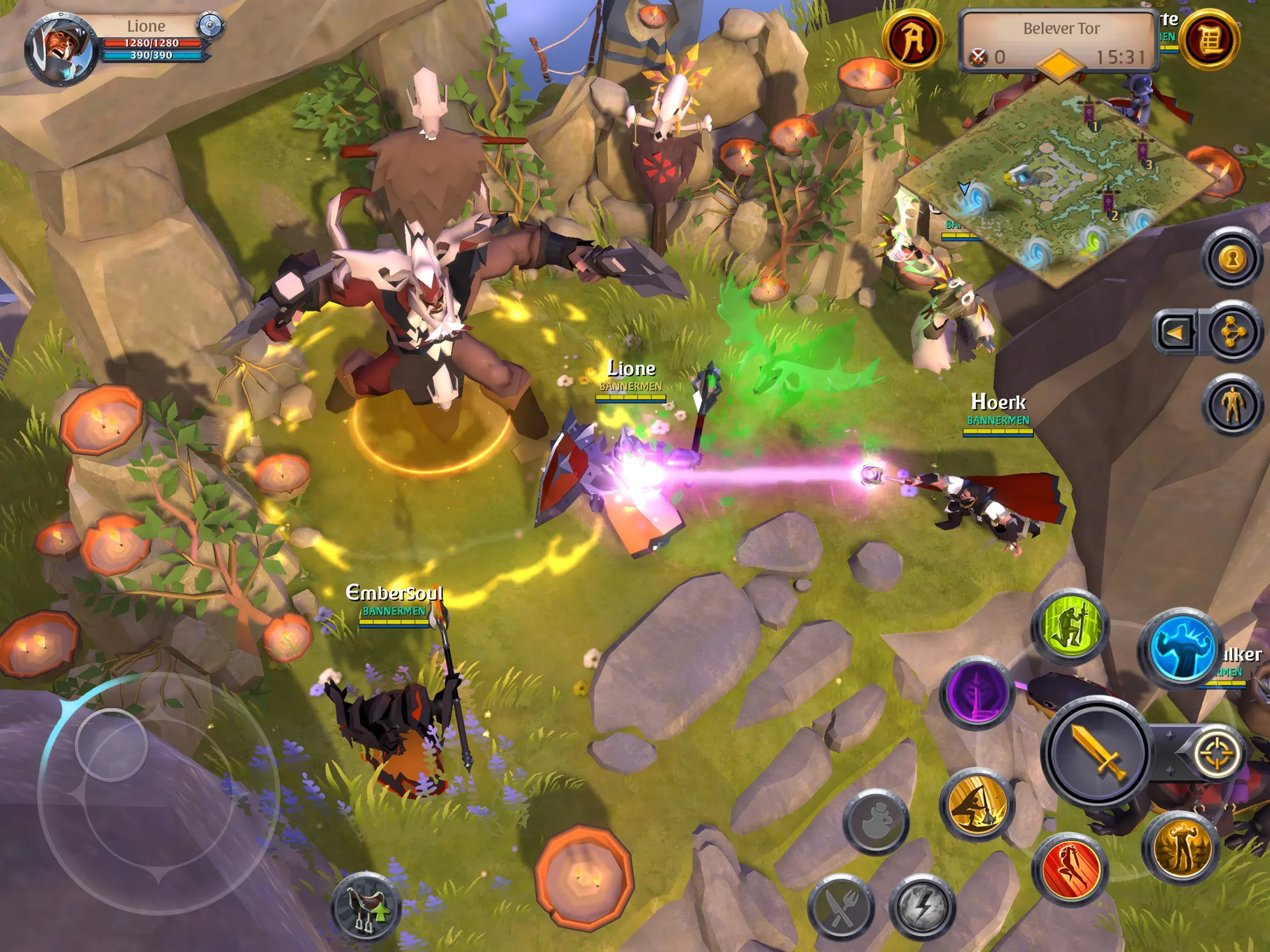Viewport: 1270px width, 952px height.
Task: Open the scroll journal button
Action: [x=1209, y=39]
